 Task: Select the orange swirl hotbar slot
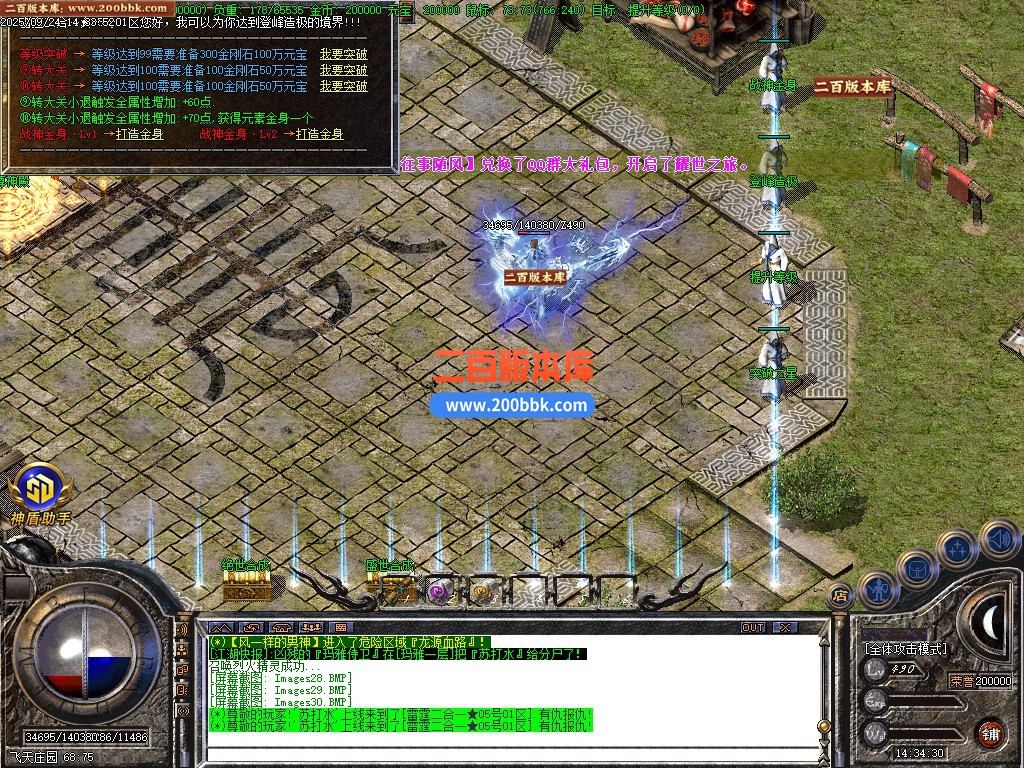tap(483, 590)
